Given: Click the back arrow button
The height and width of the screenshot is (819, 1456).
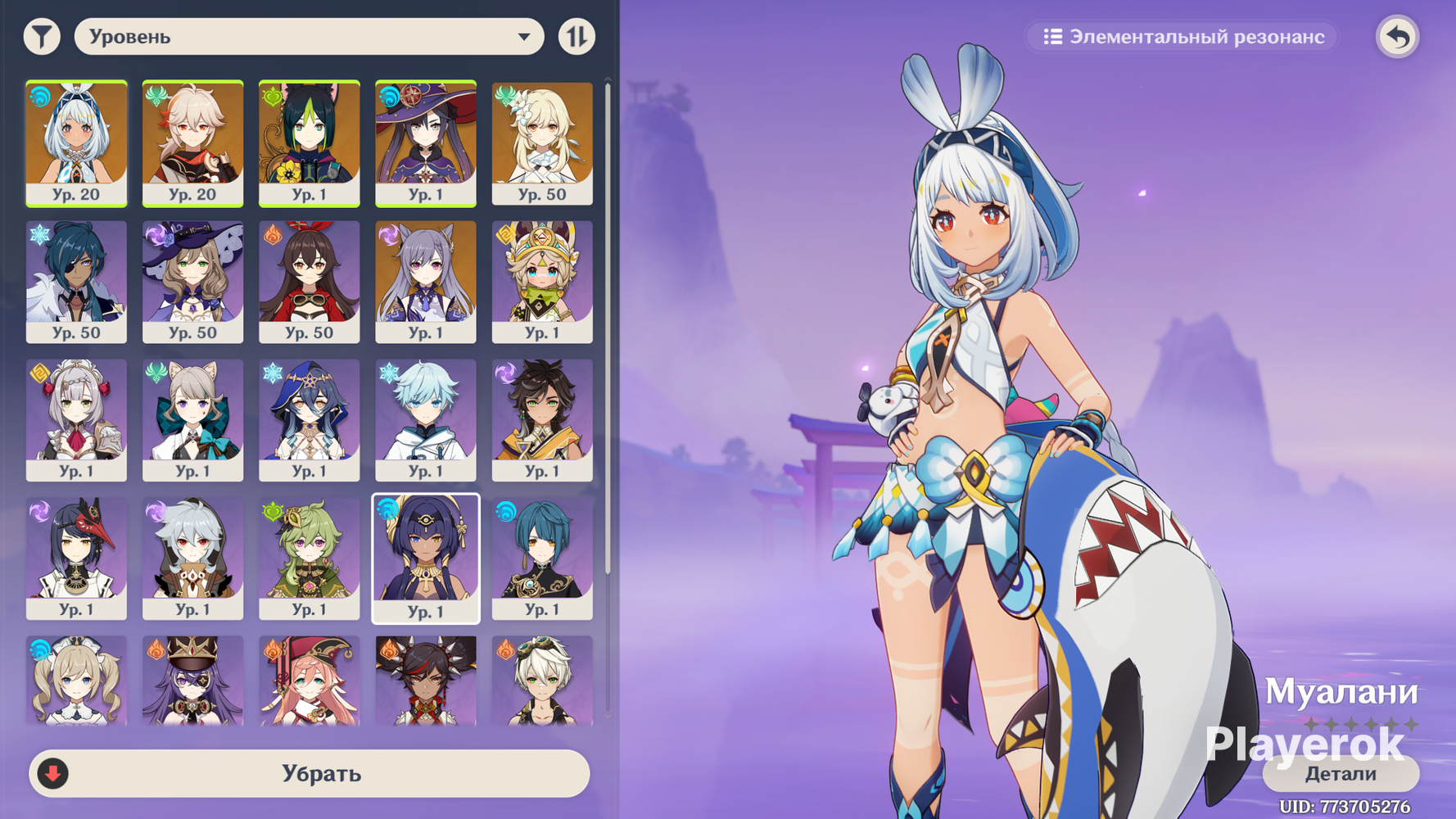Looking at the screenshot, I should [x=1397, y=37].
